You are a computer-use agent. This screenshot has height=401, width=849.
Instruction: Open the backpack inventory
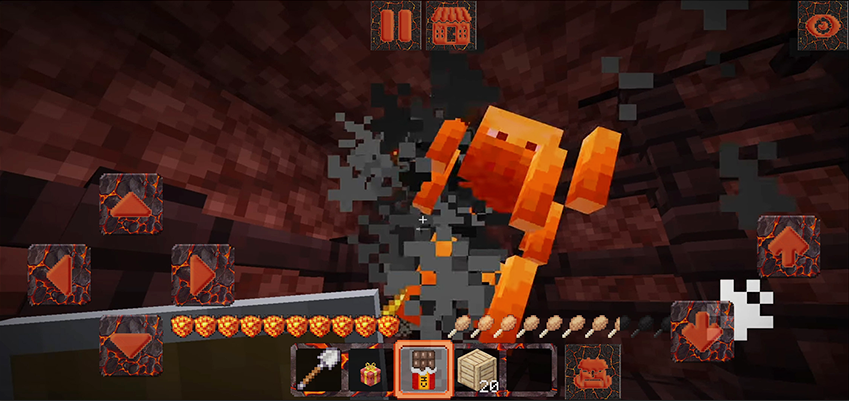pos(592,370)
